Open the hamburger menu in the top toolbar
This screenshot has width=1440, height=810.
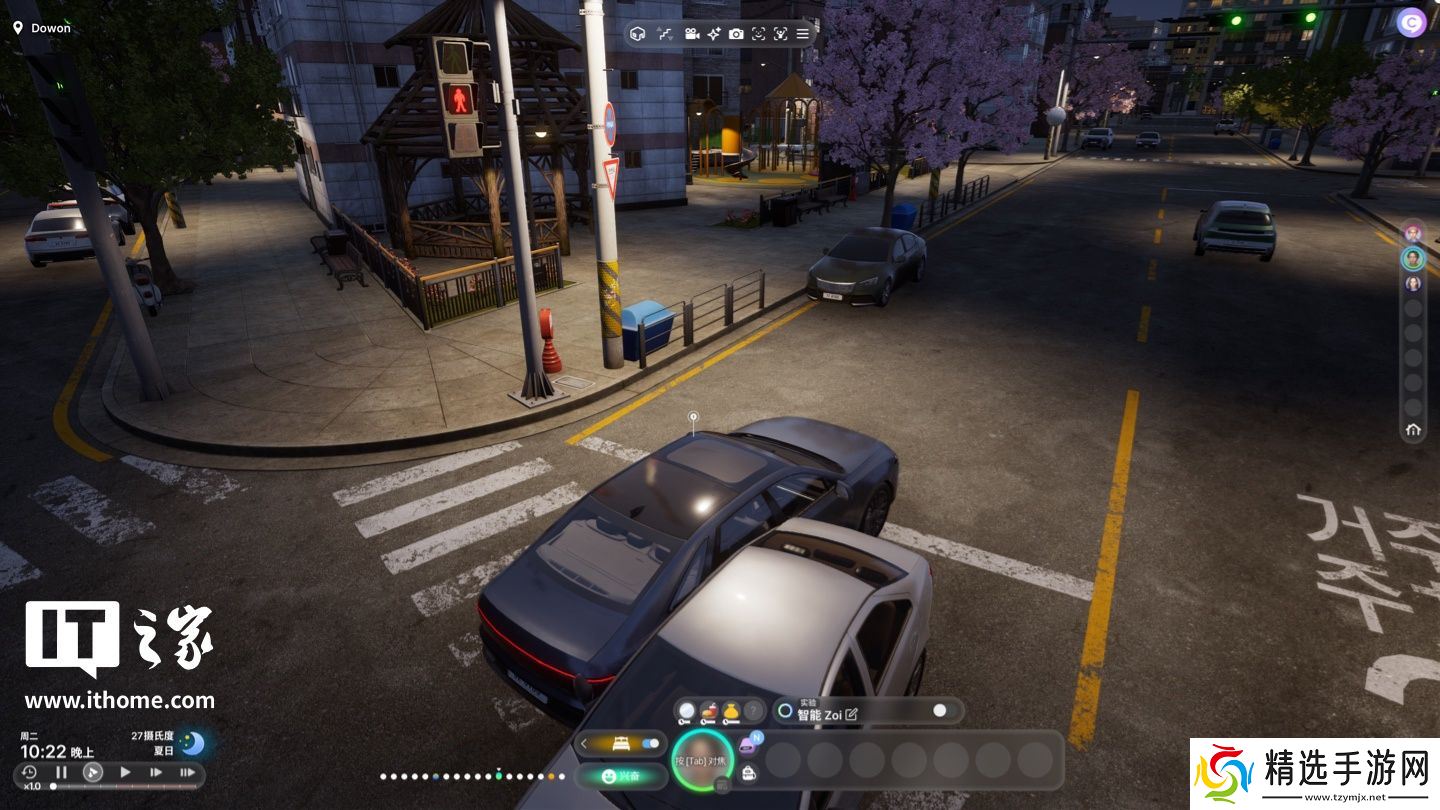802,34
